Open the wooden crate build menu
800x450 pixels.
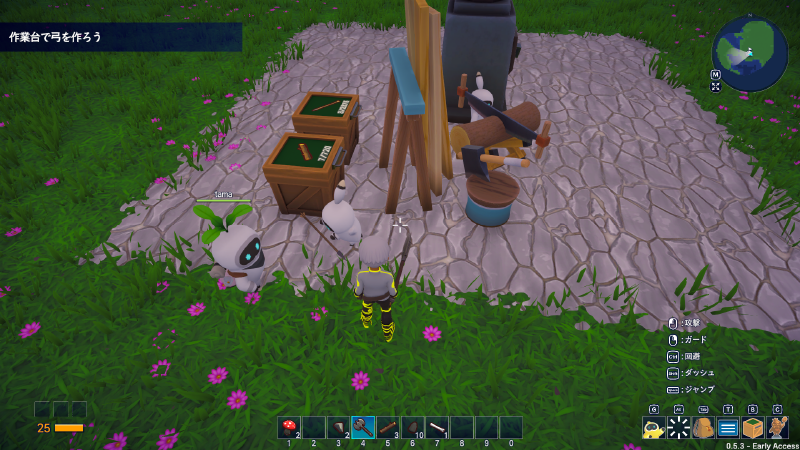[x=752, y=428]
